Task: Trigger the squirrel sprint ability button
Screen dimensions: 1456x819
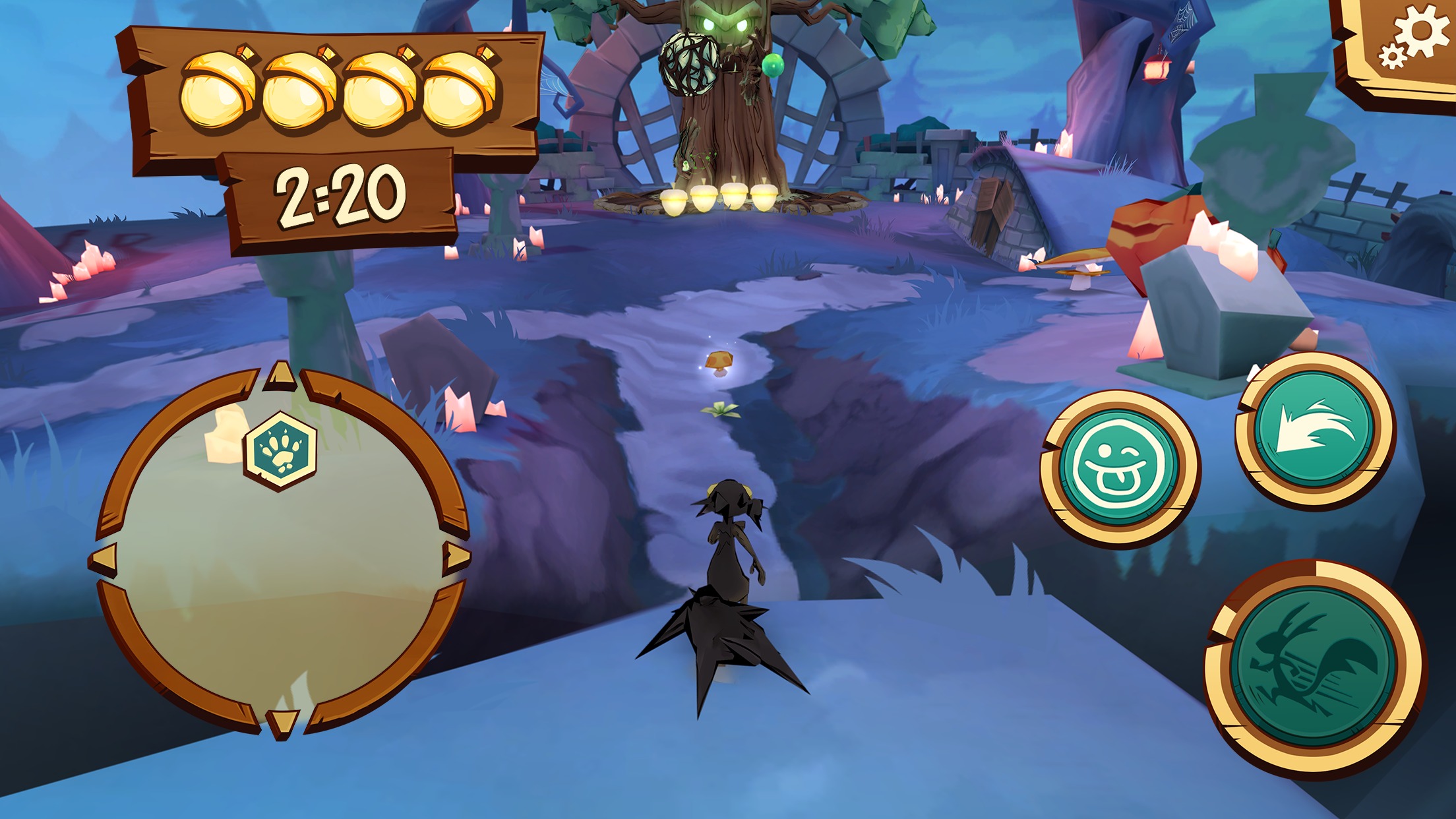Action: tap(1314, 668)
